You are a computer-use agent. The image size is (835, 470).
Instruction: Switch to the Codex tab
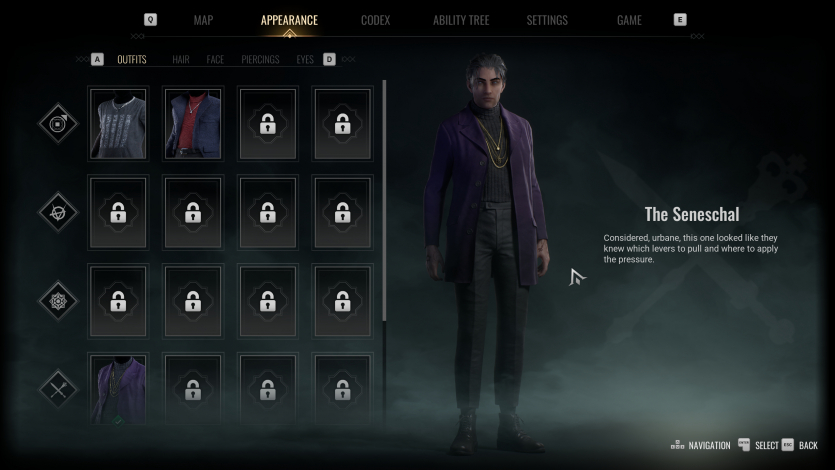point(375,20)
